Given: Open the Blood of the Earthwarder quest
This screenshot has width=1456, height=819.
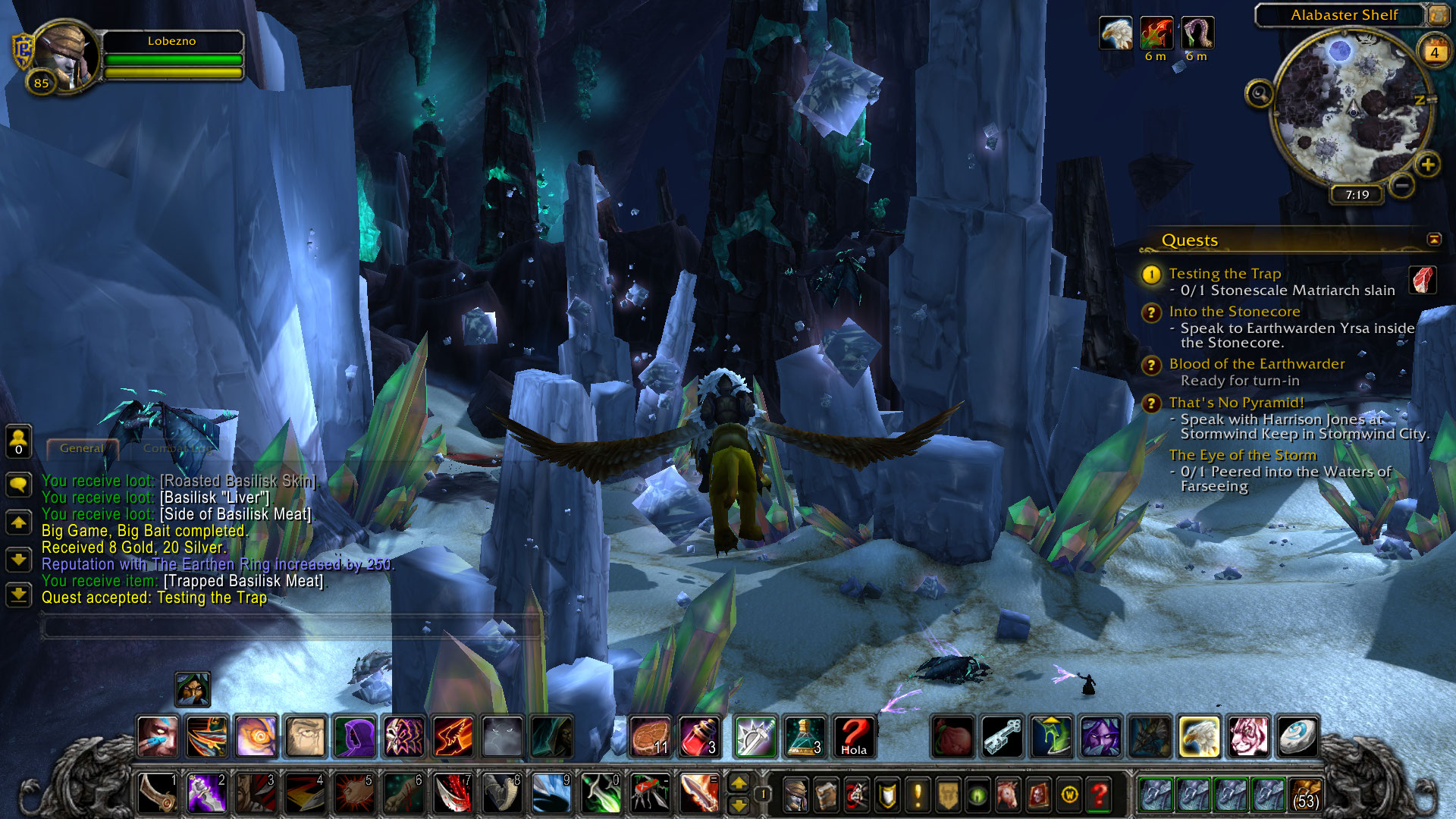Looking at the screenshot, I should pos(1256,364).
